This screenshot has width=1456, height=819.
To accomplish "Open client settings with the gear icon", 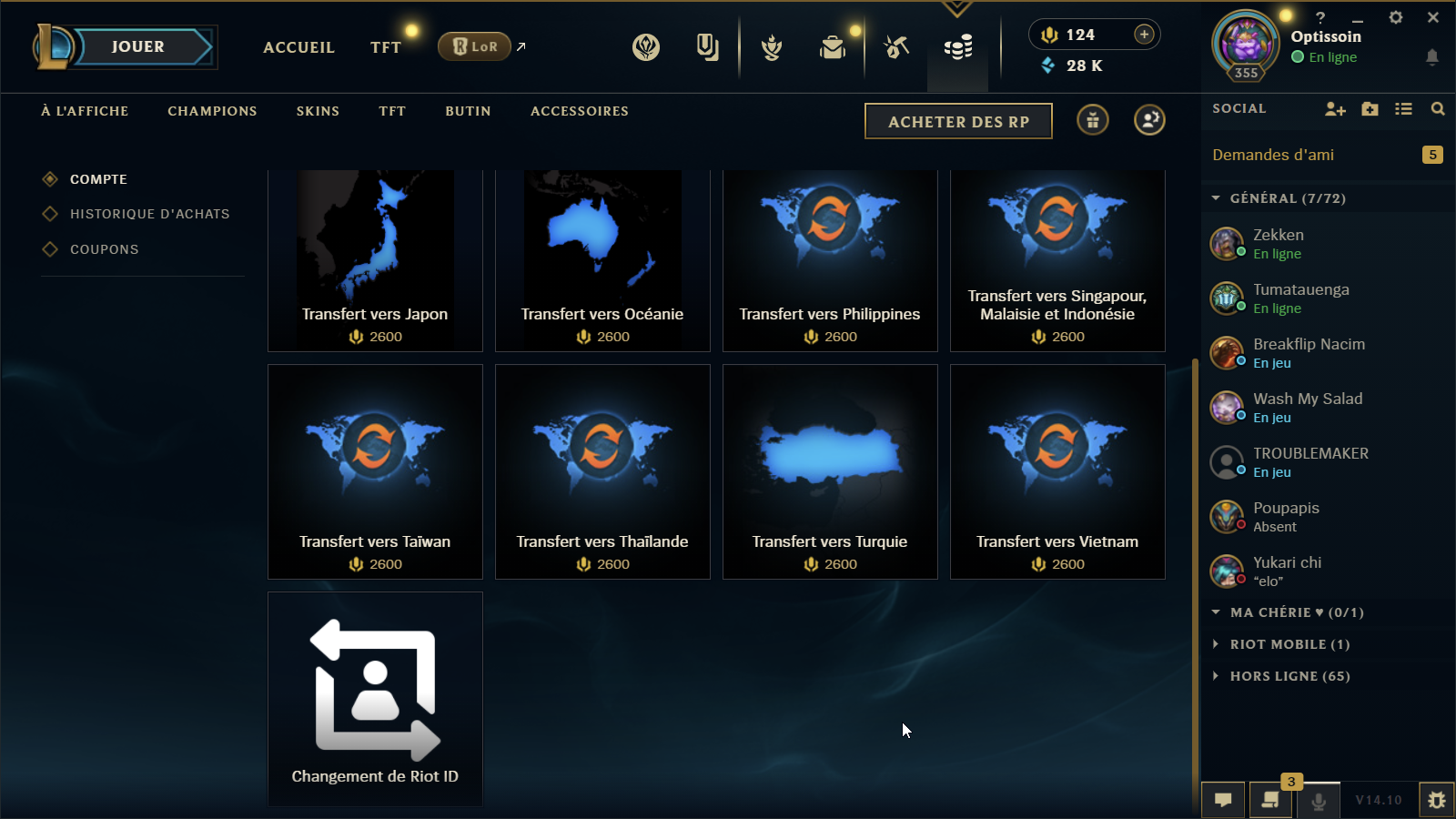I will 1396,16.
